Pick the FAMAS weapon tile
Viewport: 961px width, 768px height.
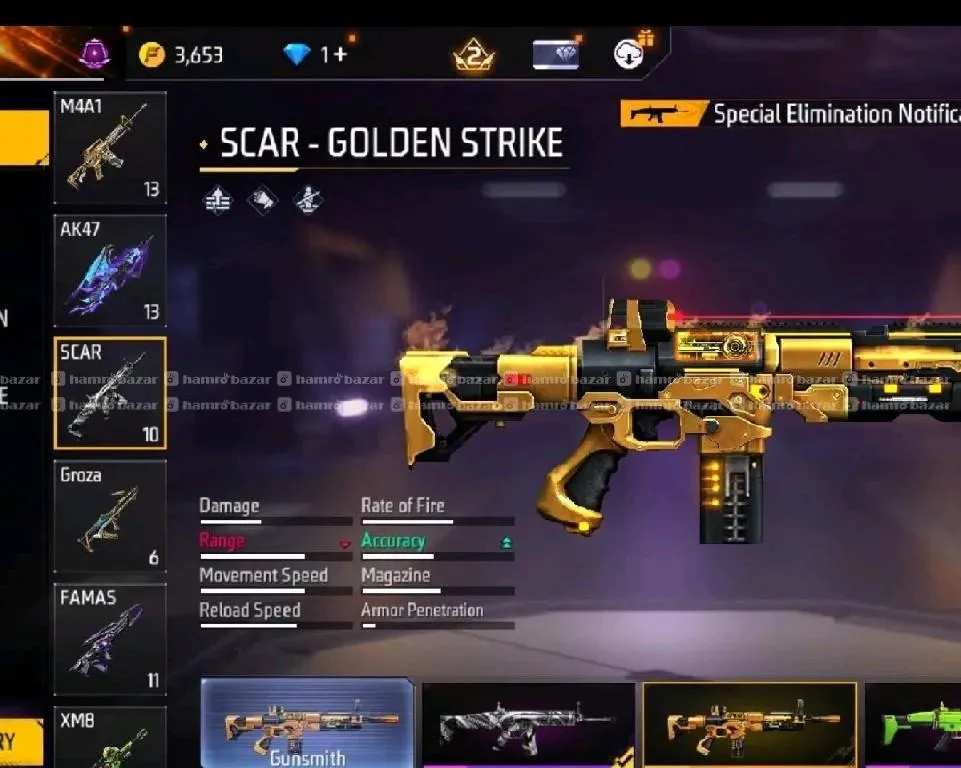tap(109, 640)
